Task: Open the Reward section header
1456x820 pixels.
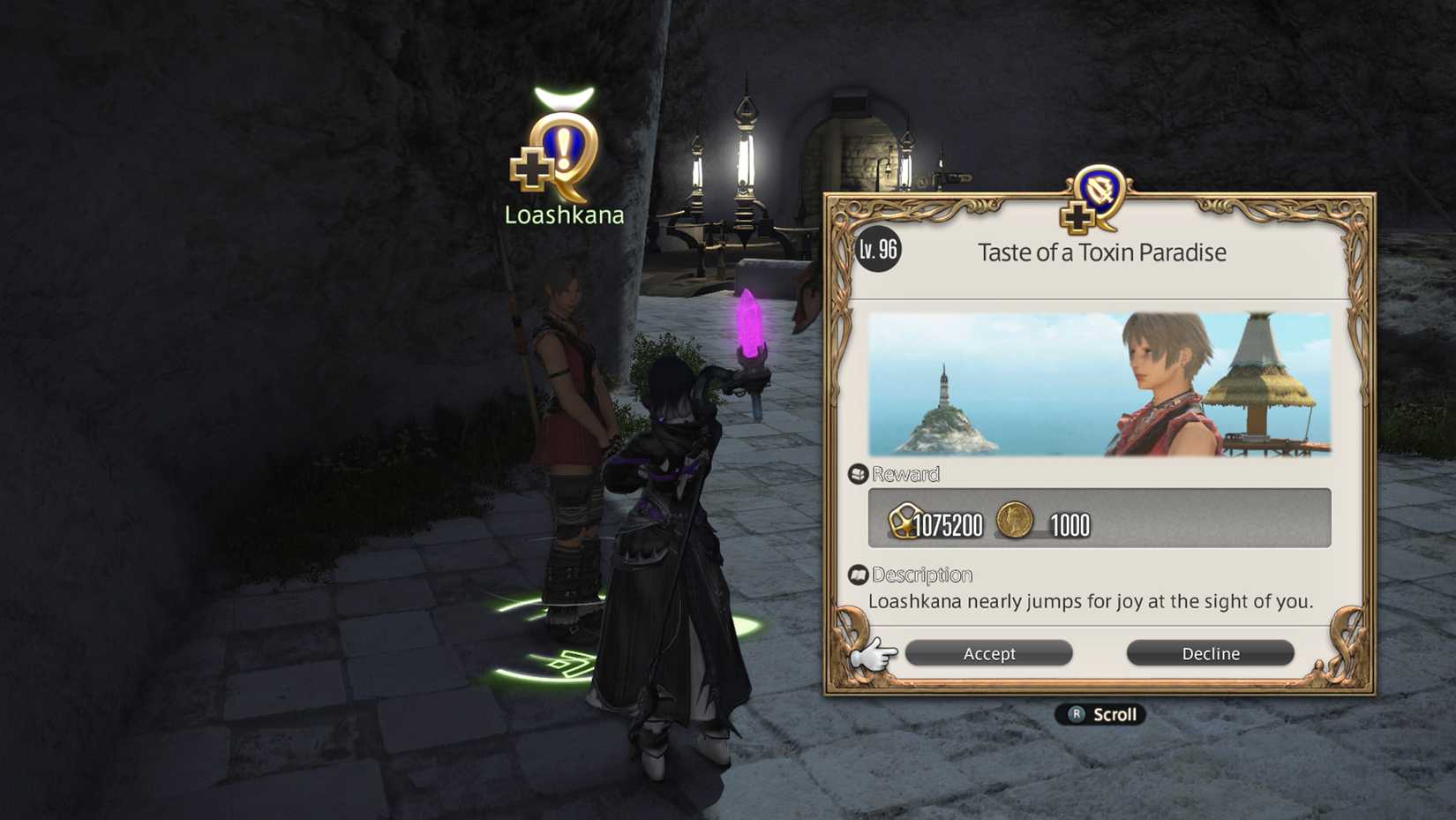Action: tap(902, 474)
